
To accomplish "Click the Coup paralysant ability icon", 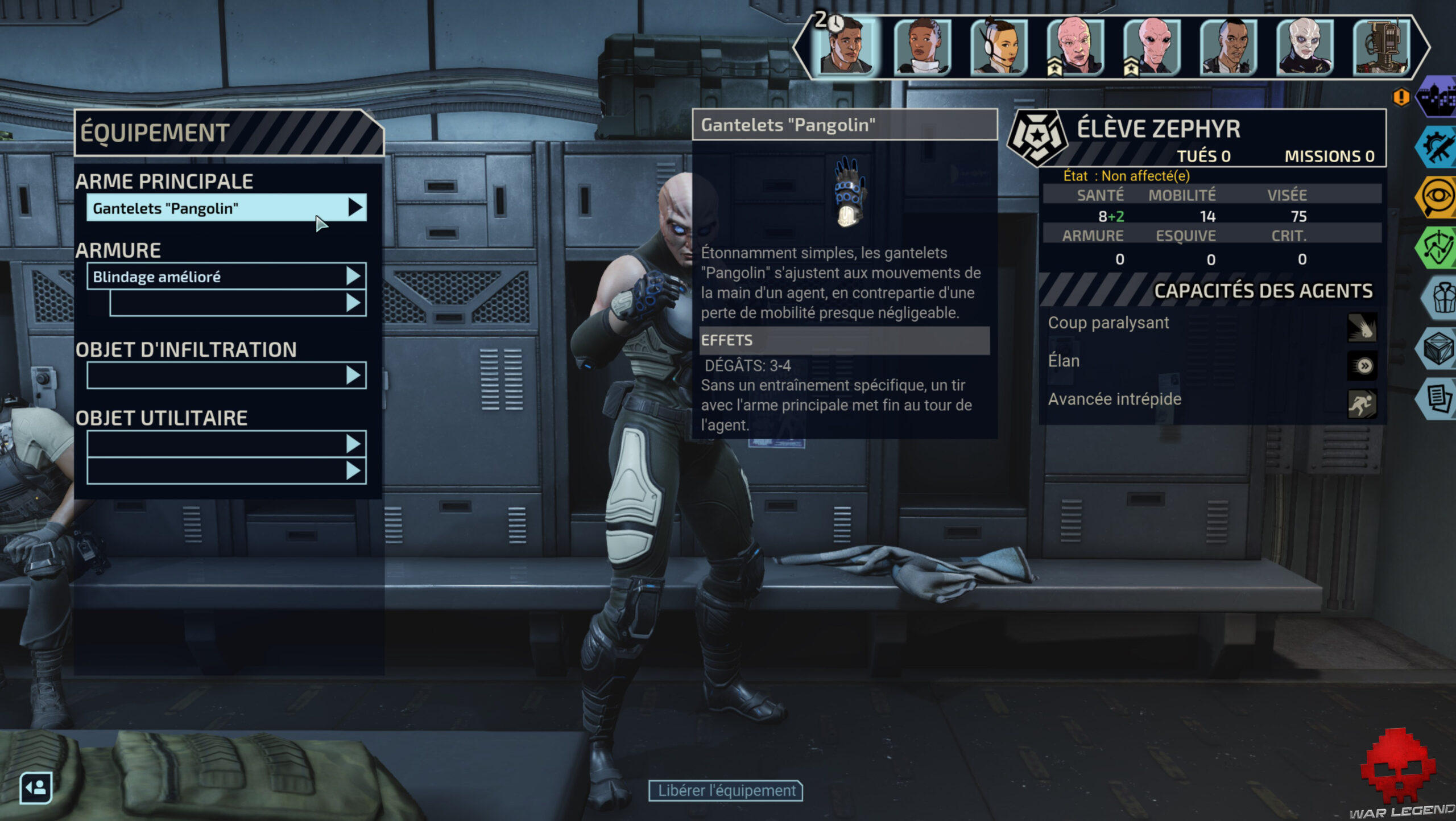I will (x=1362, y=327).
